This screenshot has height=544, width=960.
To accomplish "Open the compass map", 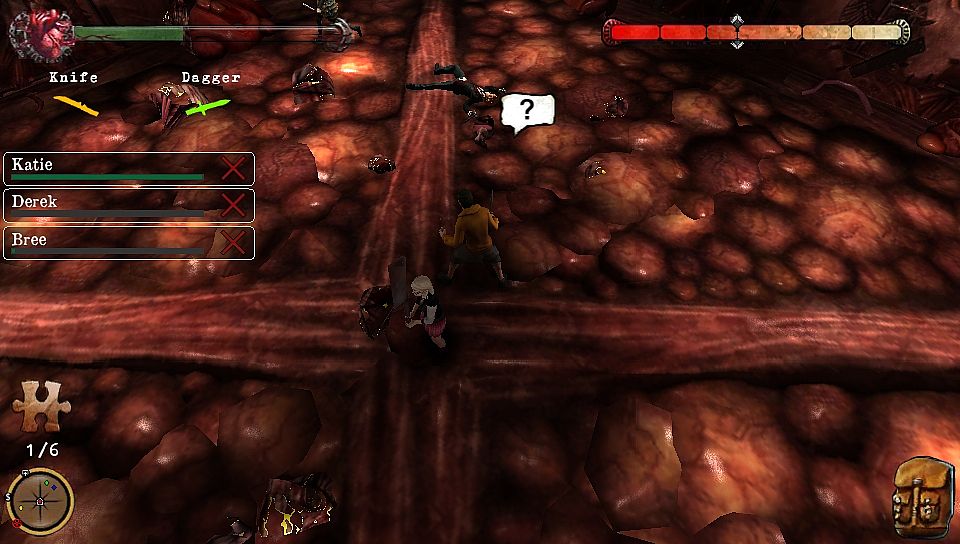I will click(40, 500).
